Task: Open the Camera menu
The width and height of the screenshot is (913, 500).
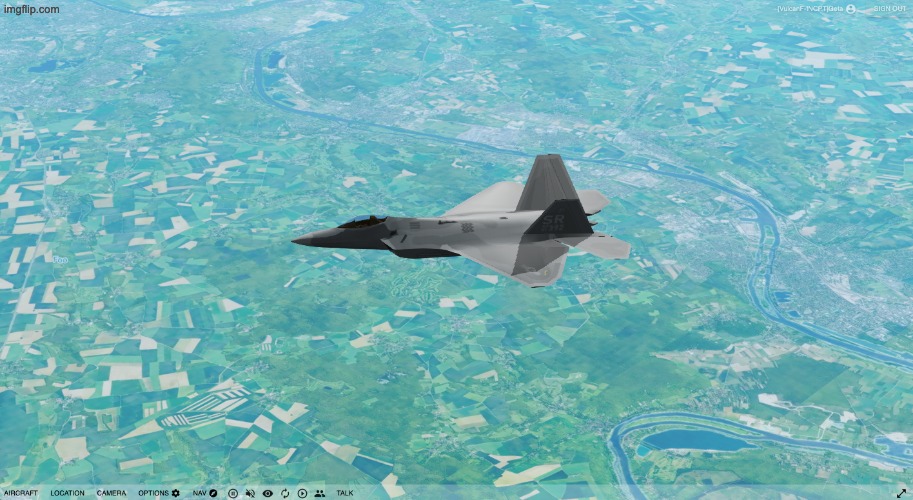Action: 111,493
